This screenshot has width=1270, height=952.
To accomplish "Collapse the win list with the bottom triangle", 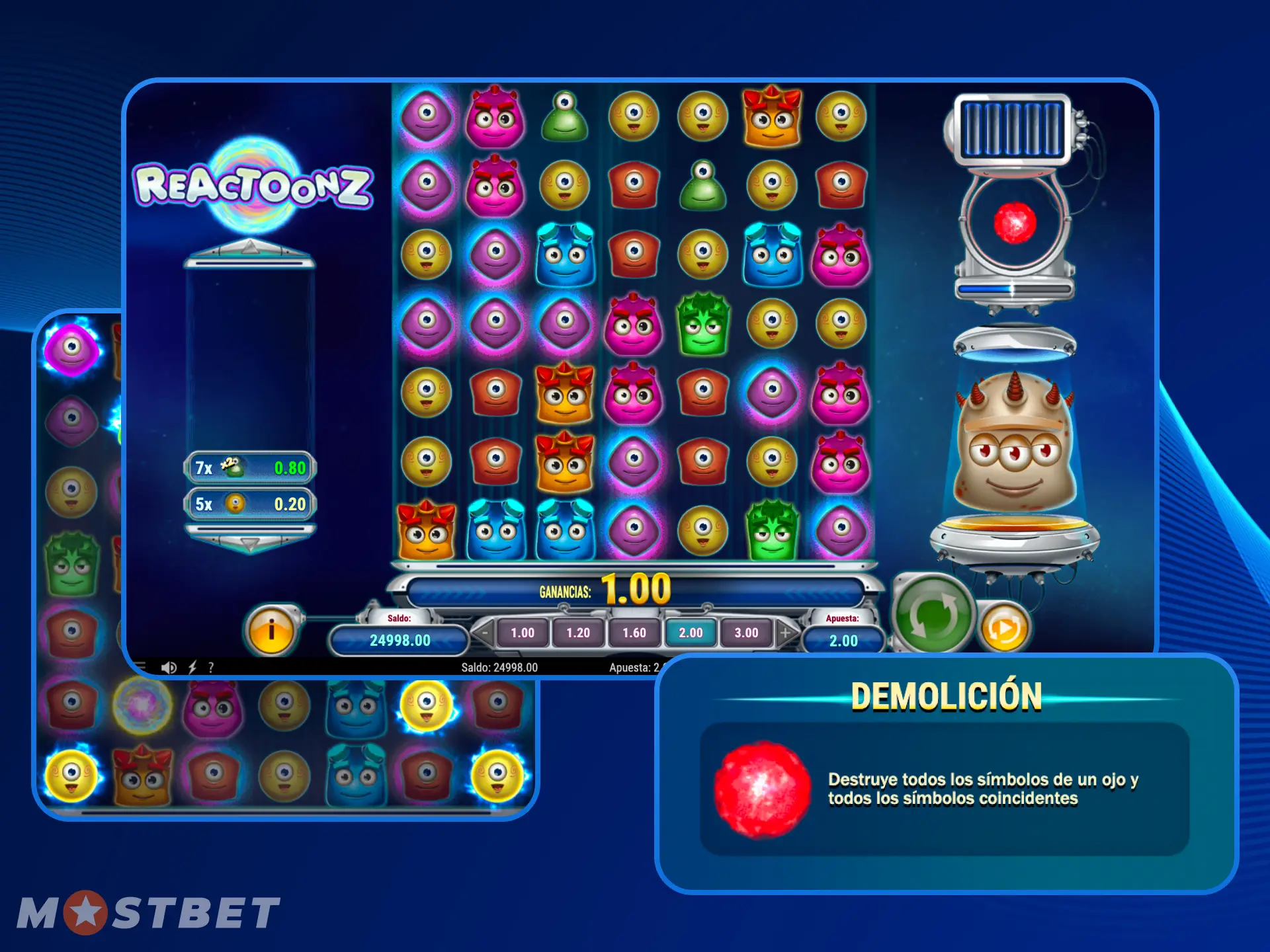I will pyautogui.click(x=249, y=542).
